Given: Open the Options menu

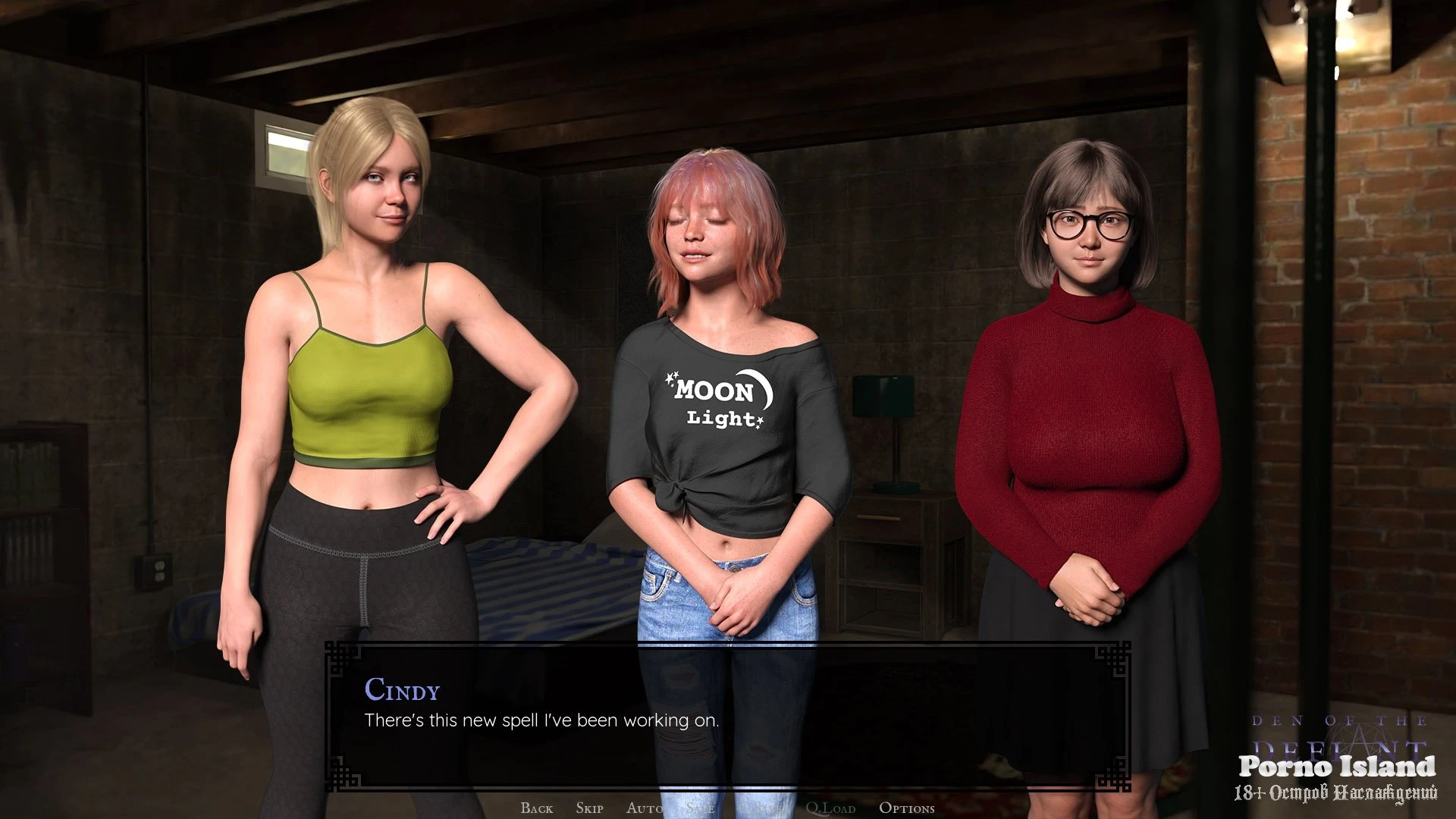Looking at the screenshot, I should 906,808.
